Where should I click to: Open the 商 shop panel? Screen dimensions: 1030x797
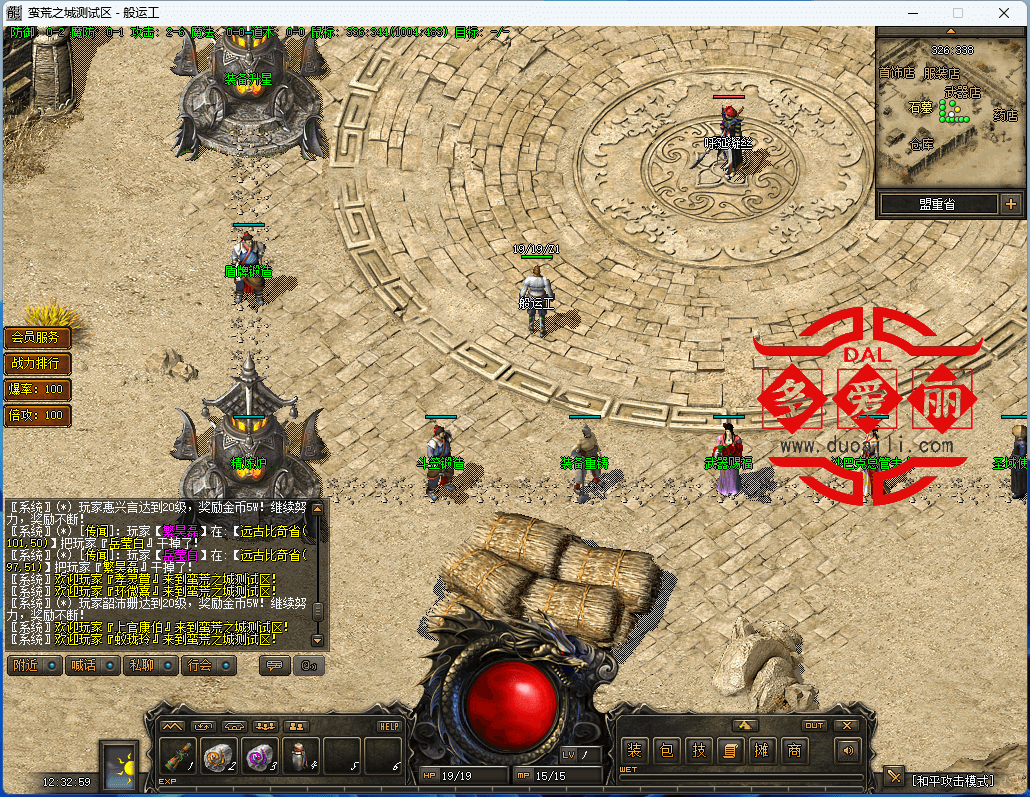point(794,750)
